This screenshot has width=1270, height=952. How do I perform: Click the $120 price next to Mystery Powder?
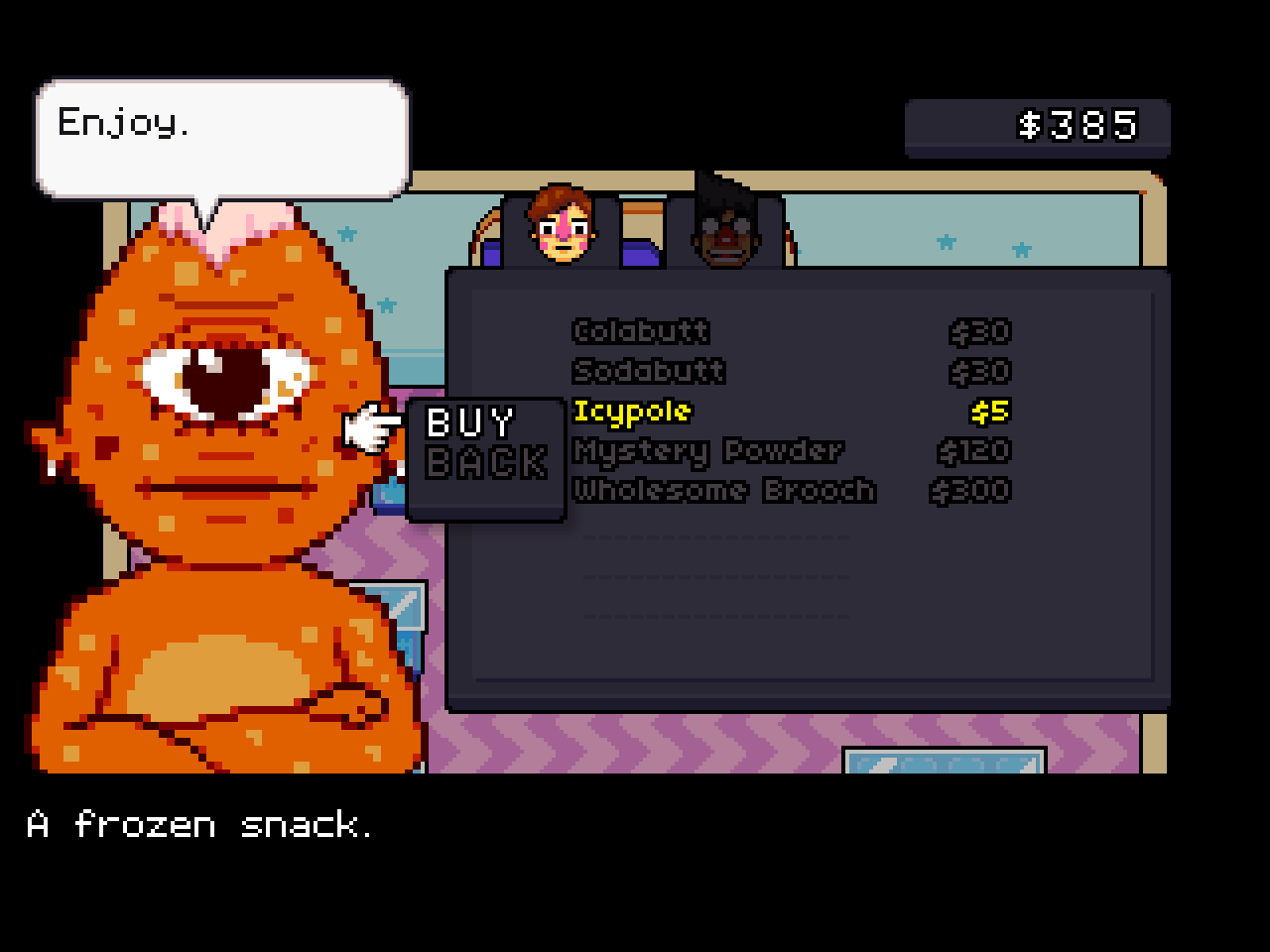[972, 451]
